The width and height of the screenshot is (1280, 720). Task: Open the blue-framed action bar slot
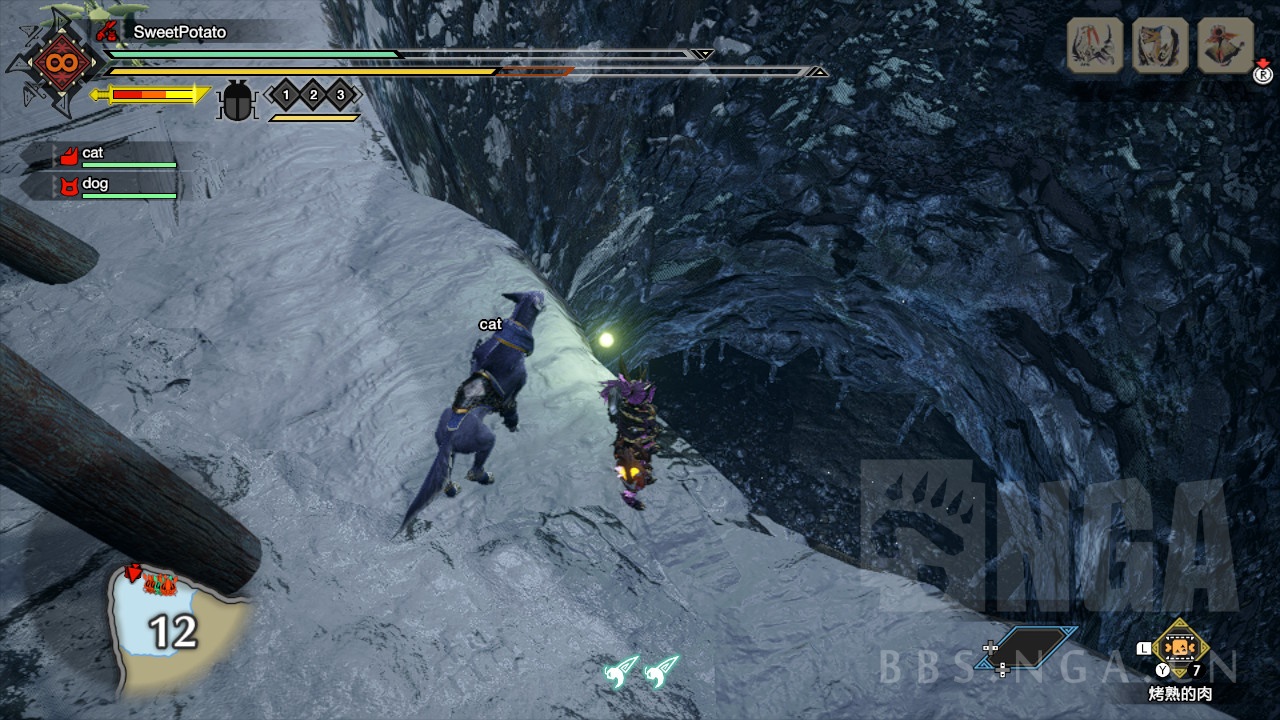click(x=1028, y=647)
